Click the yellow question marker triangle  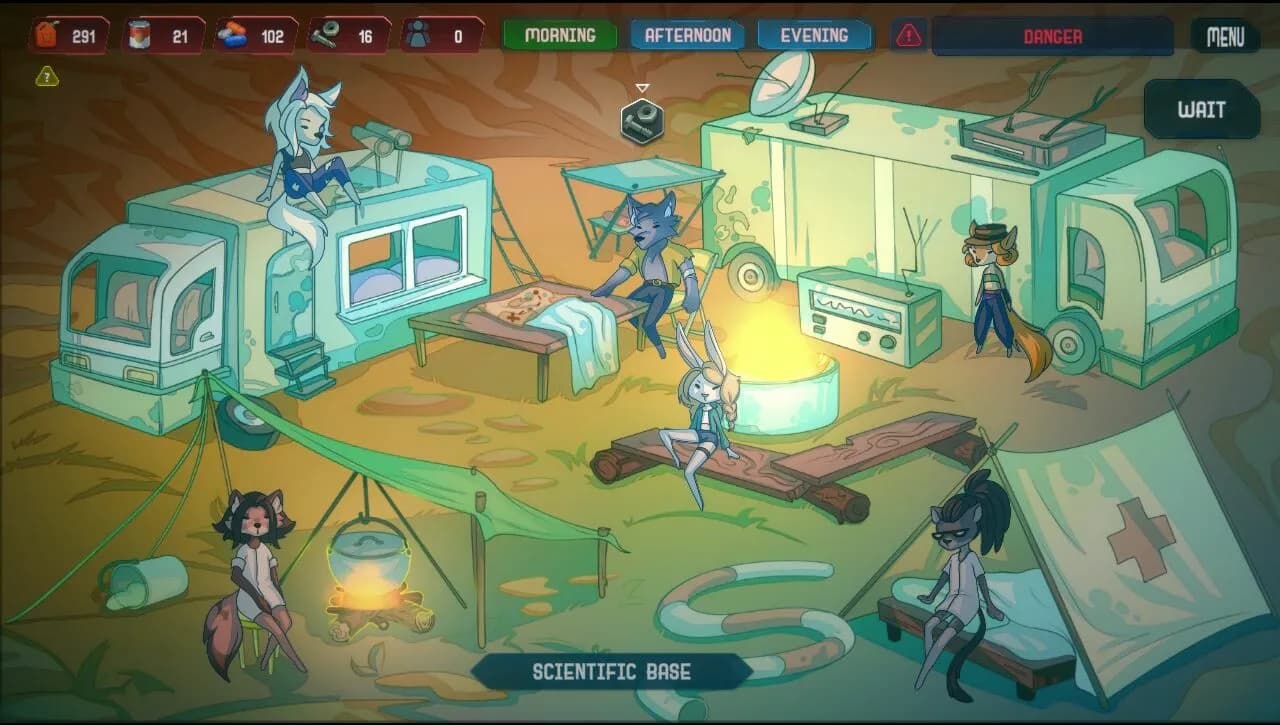(x=44, y=74)
